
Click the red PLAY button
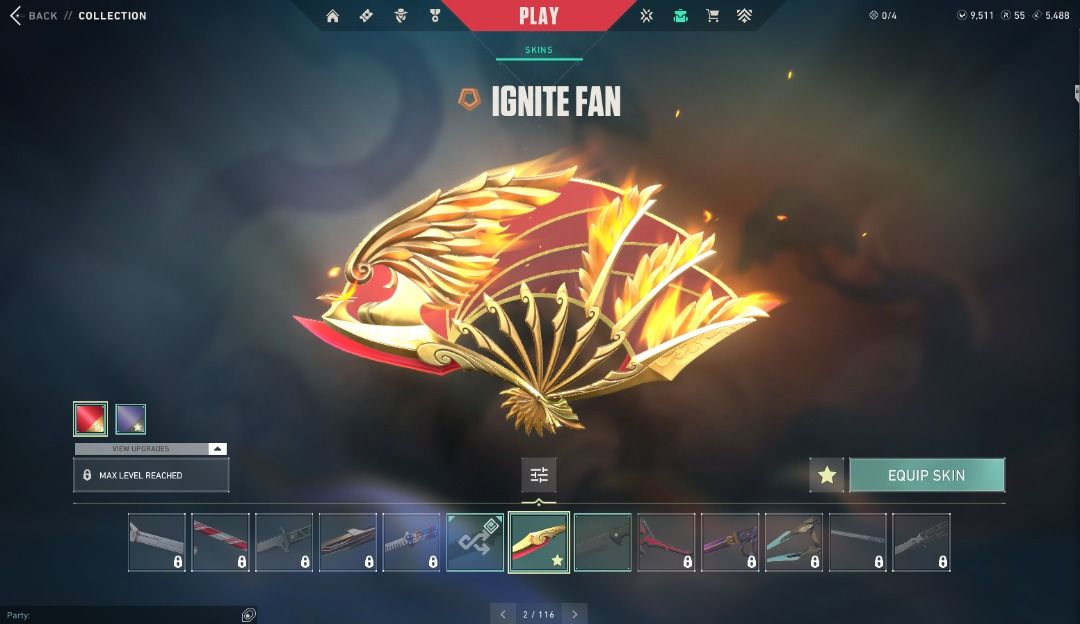(x=538, y=16)
